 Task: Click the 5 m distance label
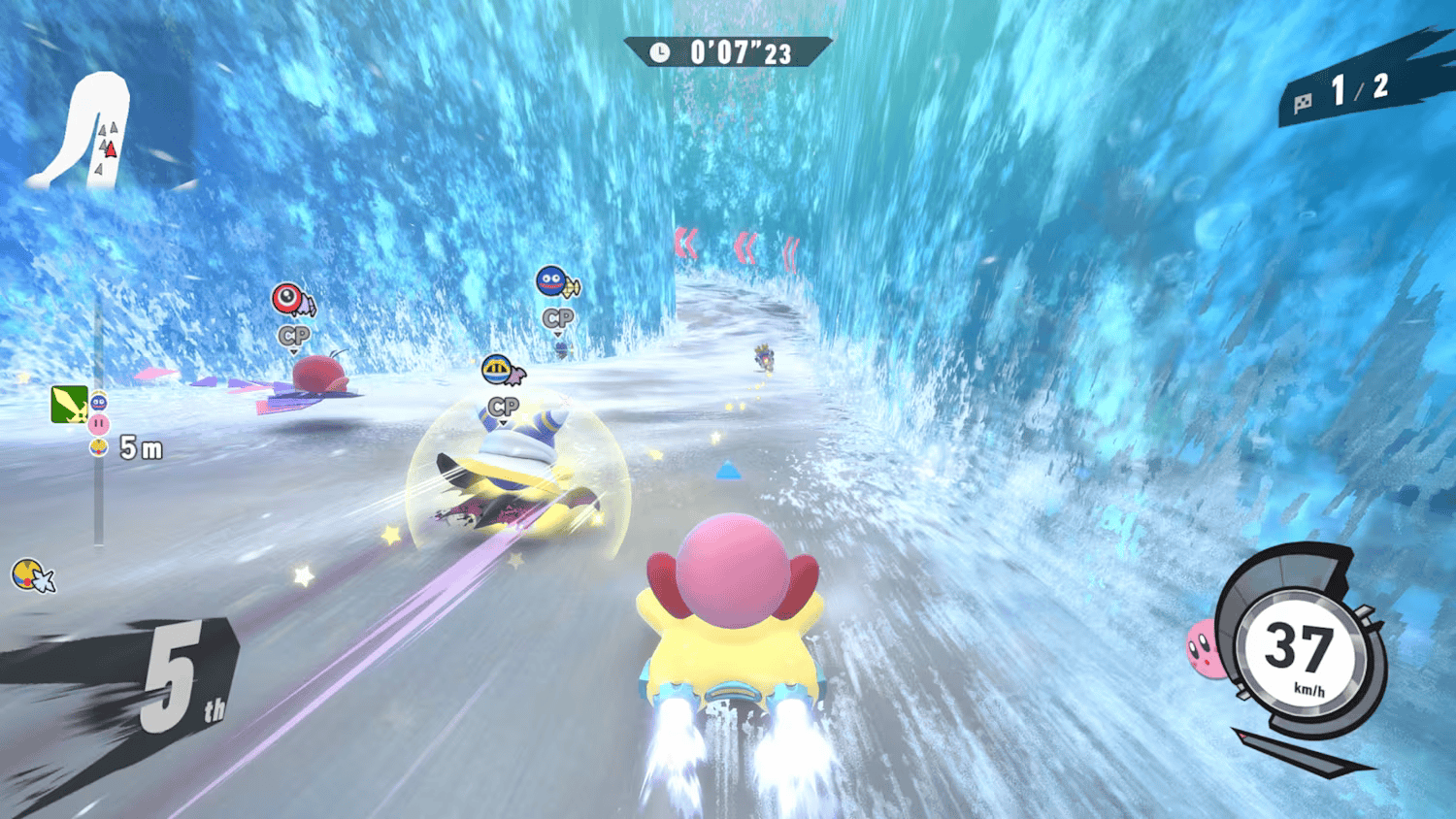click(x=139, y=447)
